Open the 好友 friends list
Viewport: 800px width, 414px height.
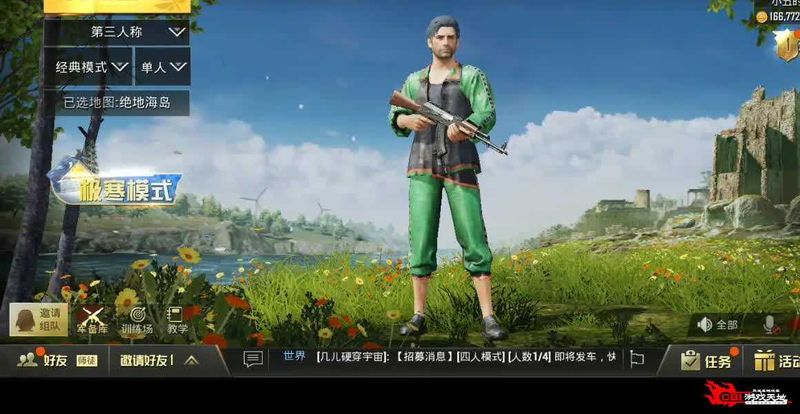[45, 360]
